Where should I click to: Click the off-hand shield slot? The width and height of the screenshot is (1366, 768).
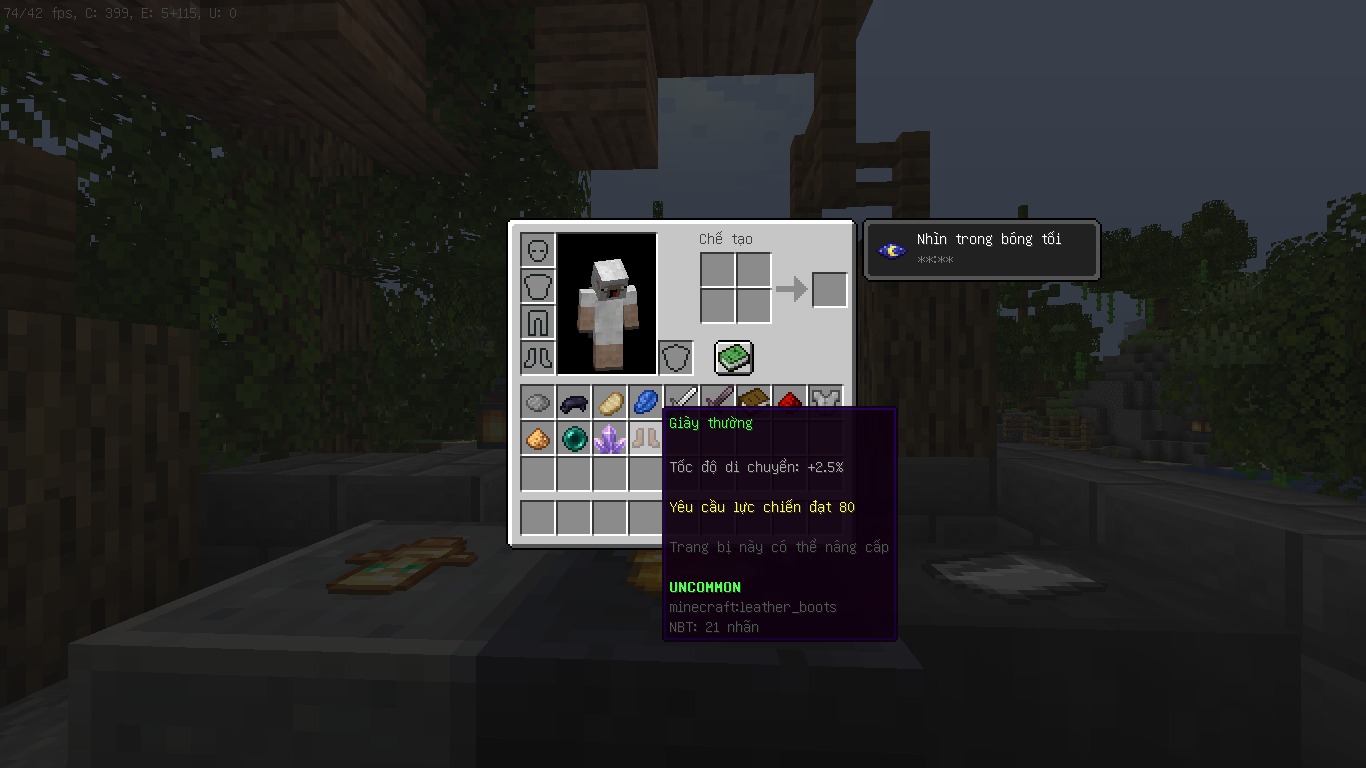(x=676, y=358)
